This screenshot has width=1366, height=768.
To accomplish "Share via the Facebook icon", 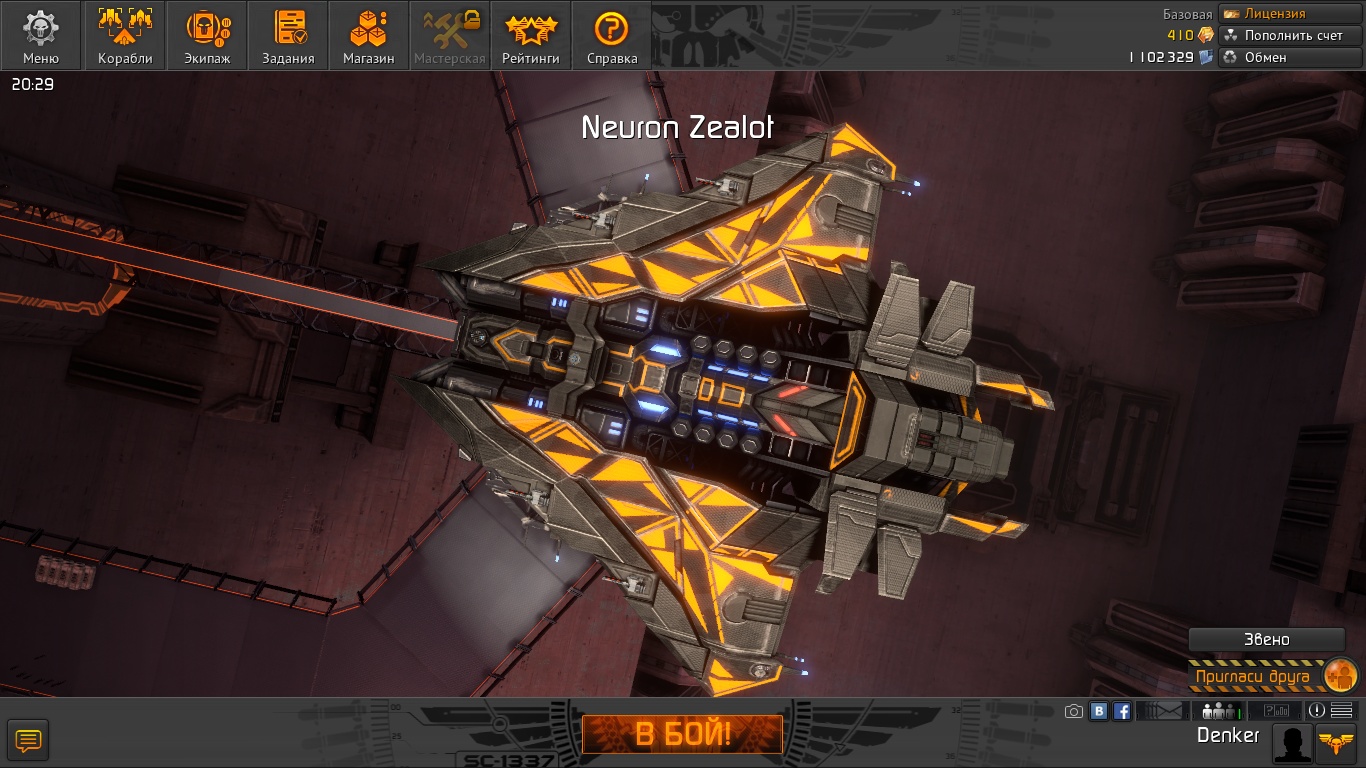I will (1122, 711).
